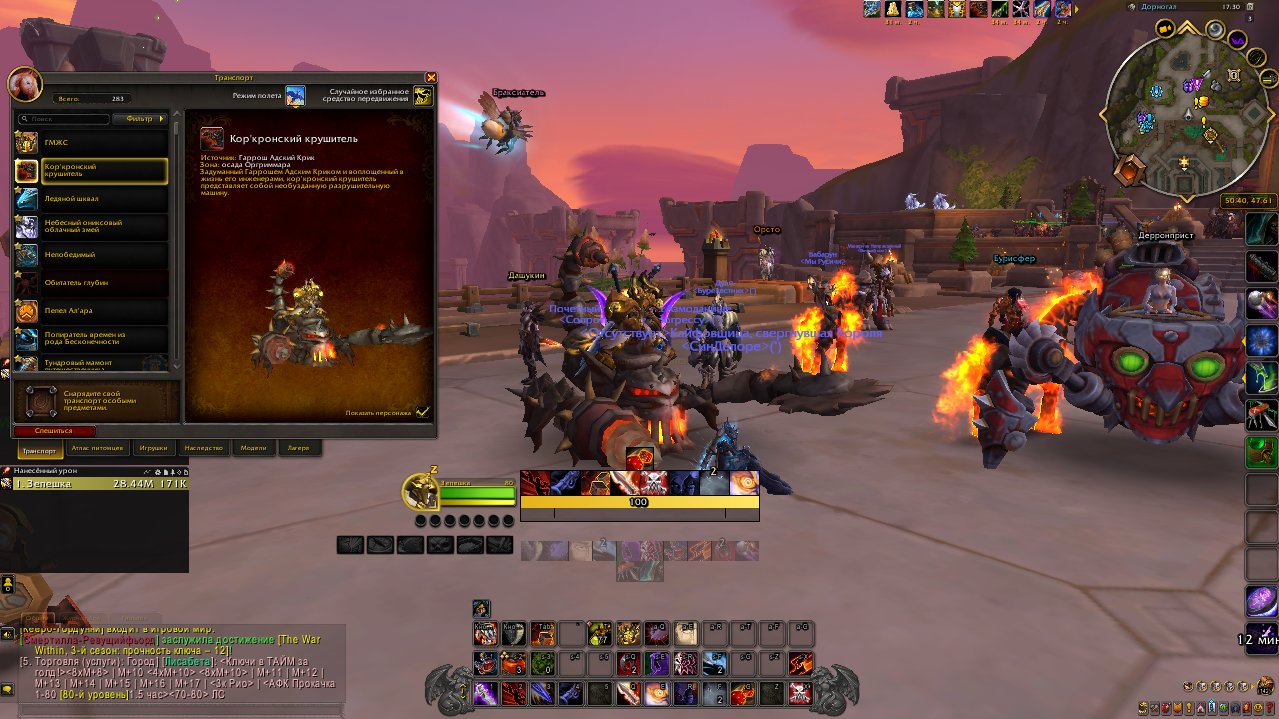This screenshot has width=1279, height=719.
Task: Toggle the Режим полета flight mode icon
Action: pos(295,95)
